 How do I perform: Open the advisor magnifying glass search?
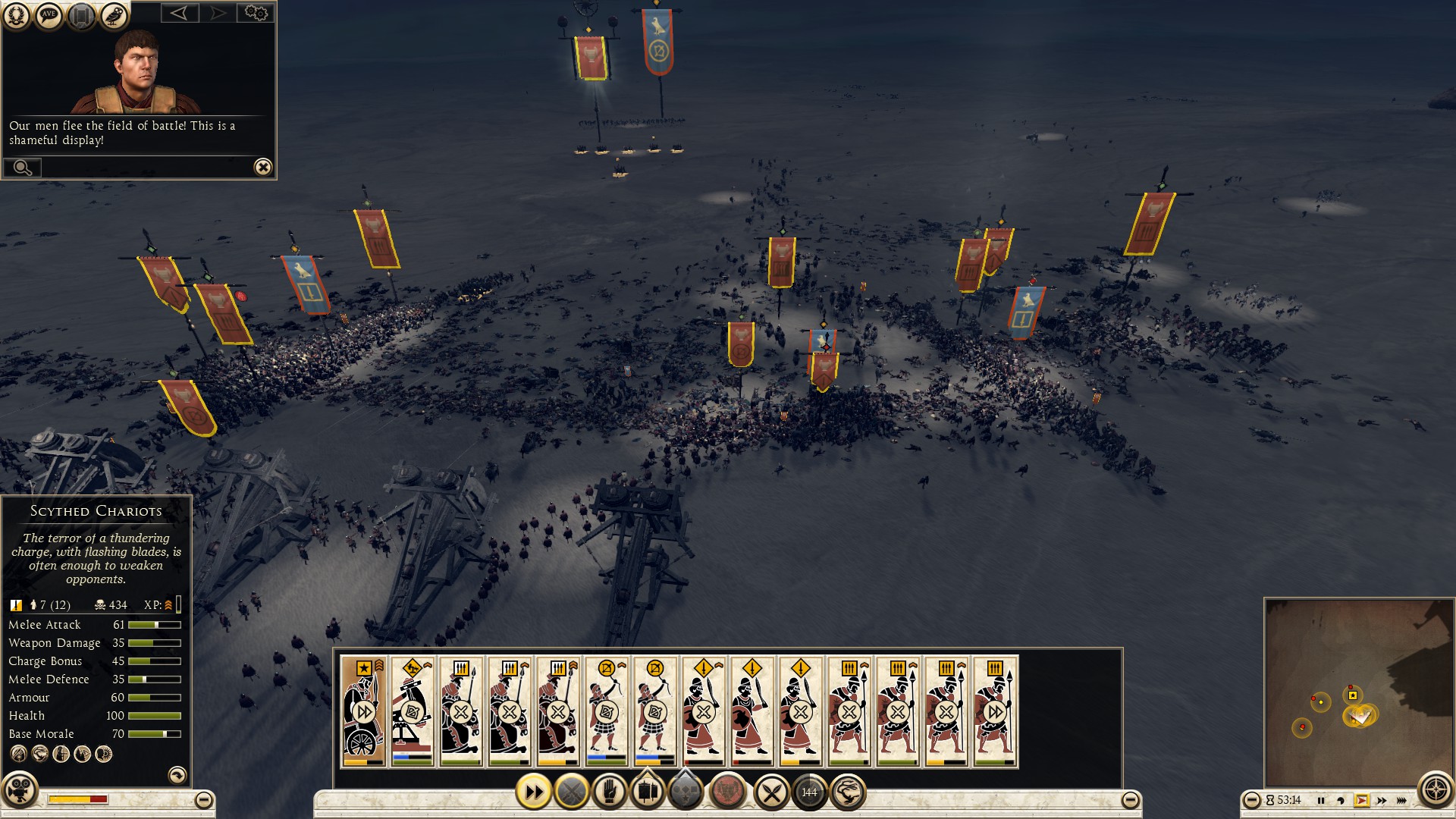(23, 167)
